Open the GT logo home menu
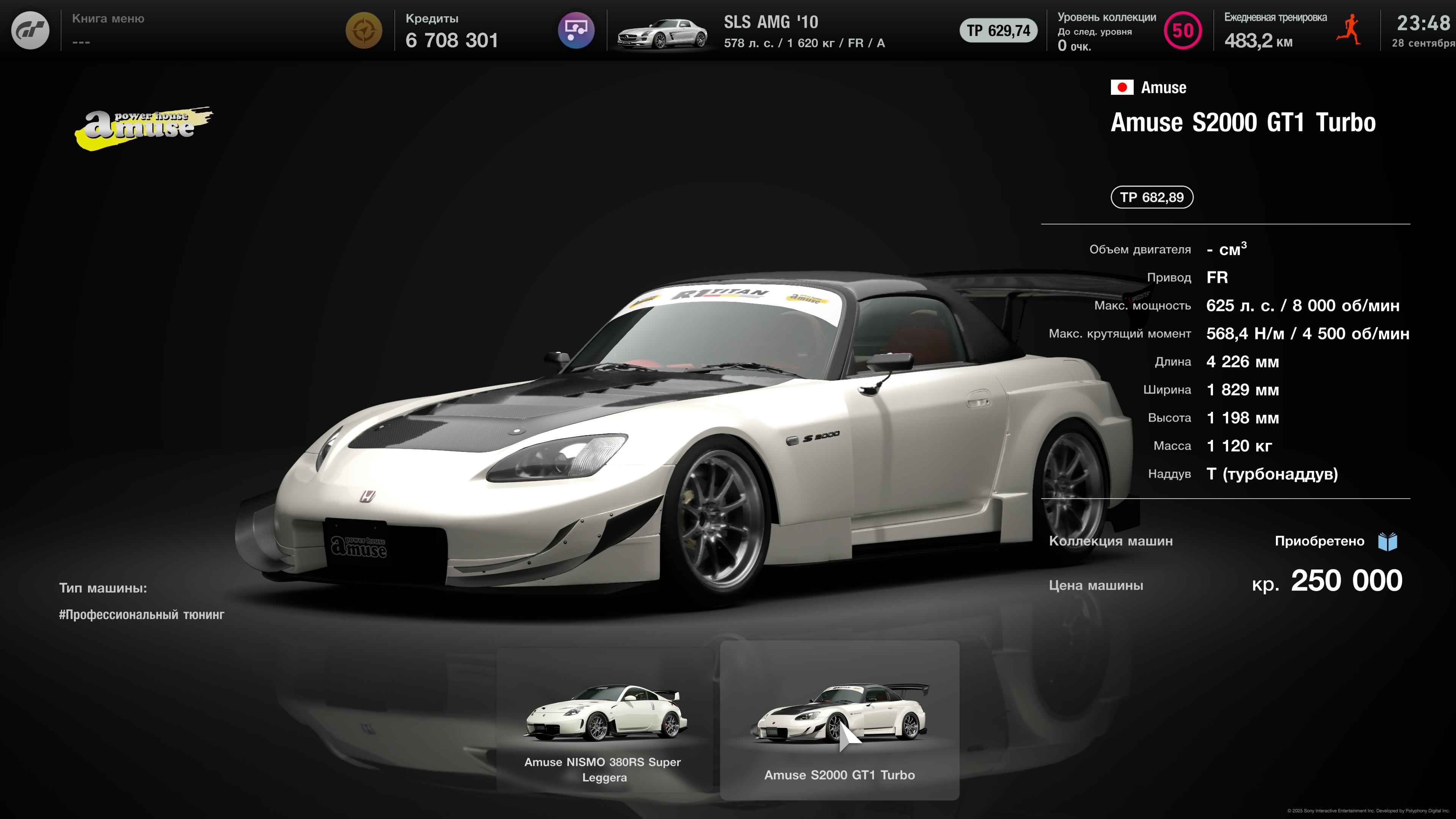The height and width of the screenshot is (819, 1456). [x=30, y=30]
